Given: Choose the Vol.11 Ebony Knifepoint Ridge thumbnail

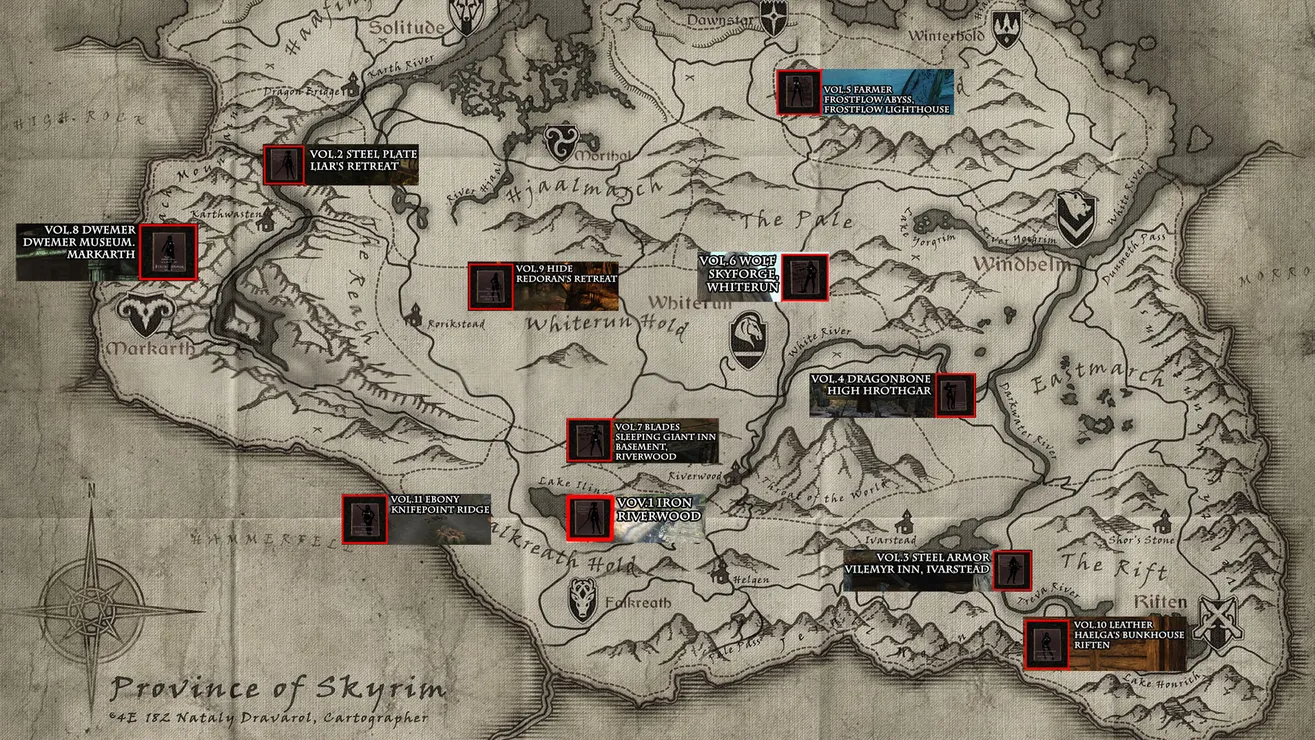Looking at the screenshot, I should (x=363, y=519).
